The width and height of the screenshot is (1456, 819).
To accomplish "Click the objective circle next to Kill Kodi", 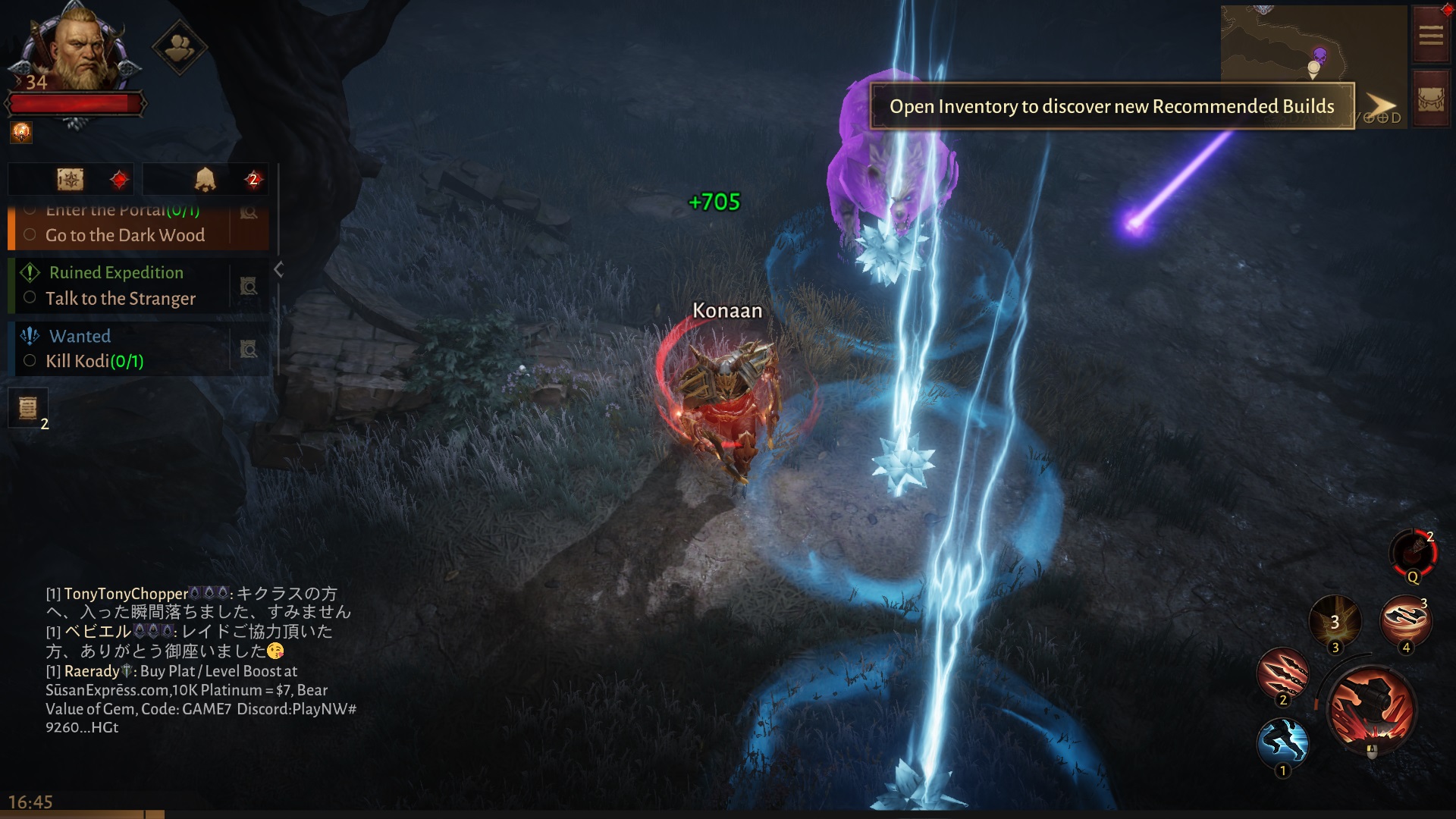I will point(30,362).
